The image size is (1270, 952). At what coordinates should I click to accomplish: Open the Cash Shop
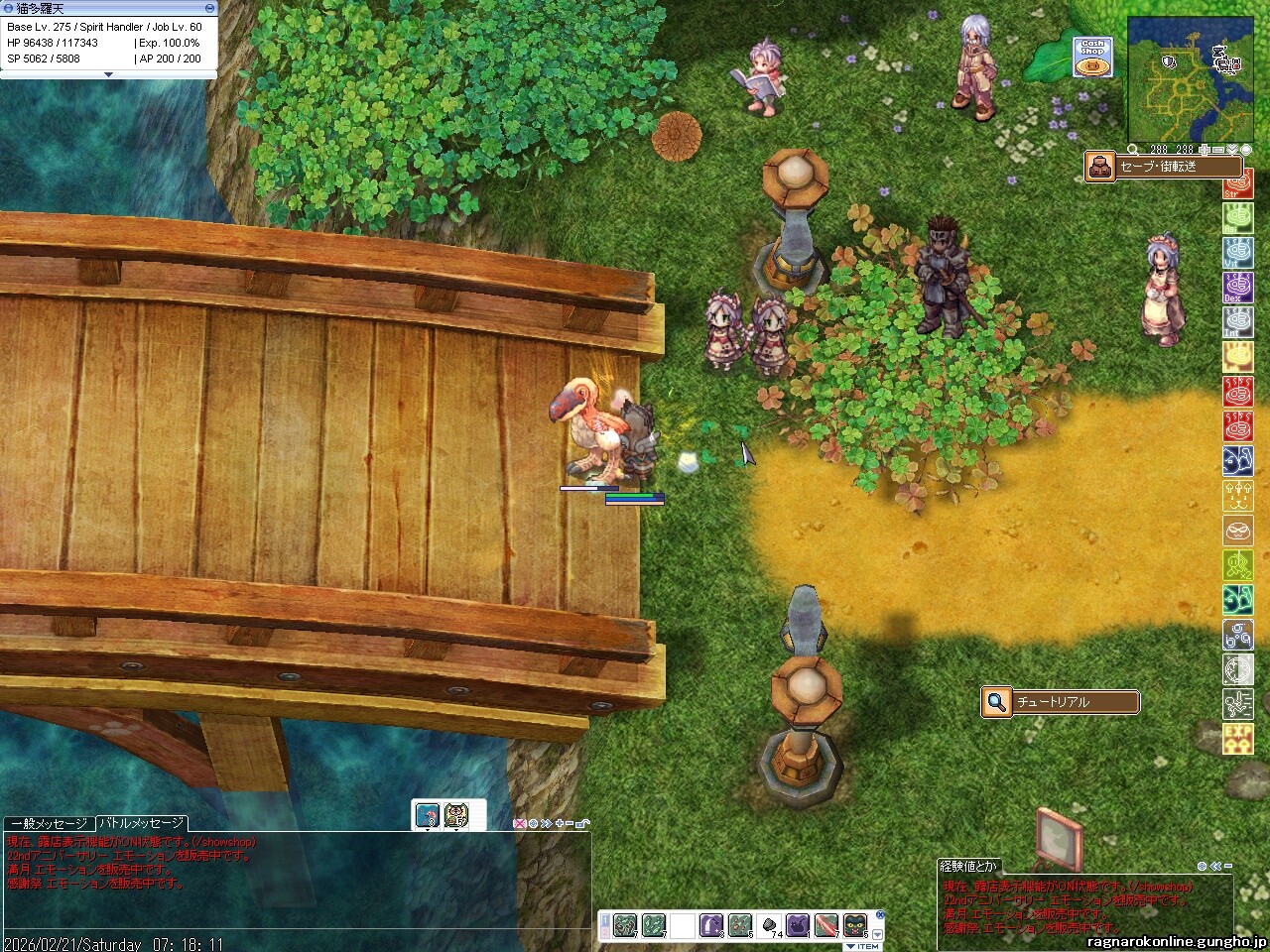point(1091,58)
